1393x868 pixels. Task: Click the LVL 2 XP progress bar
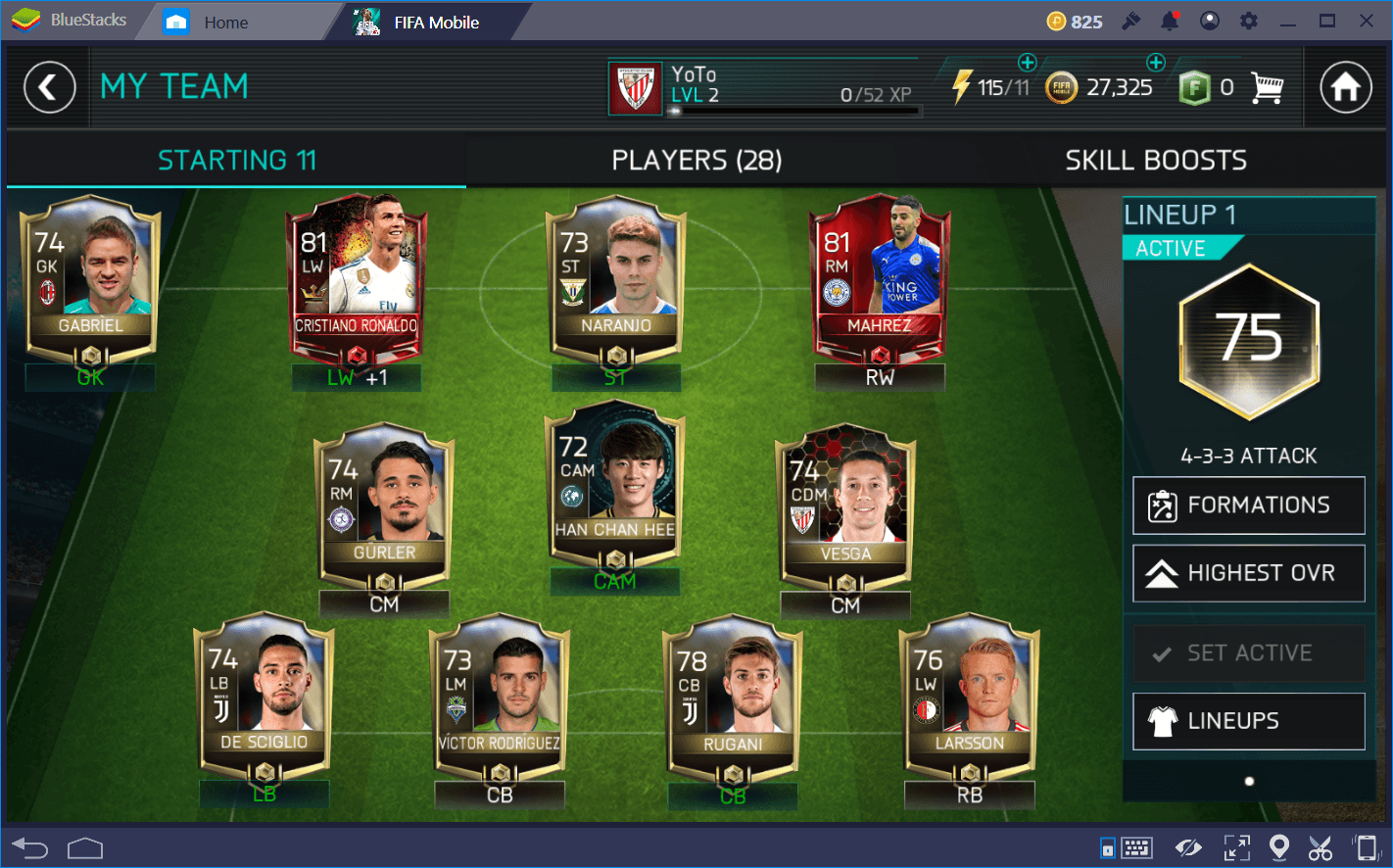pyautogui.click(x=793, y=111)
